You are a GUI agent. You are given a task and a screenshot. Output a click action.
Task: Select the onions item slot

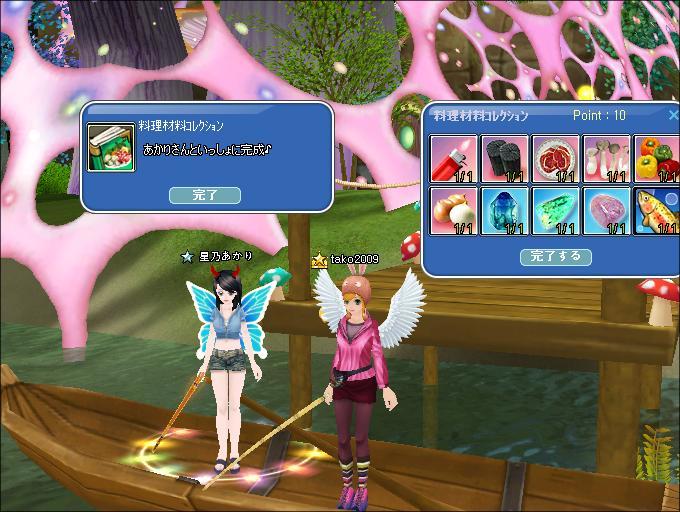pyautogui.click(x=455, y=210)
